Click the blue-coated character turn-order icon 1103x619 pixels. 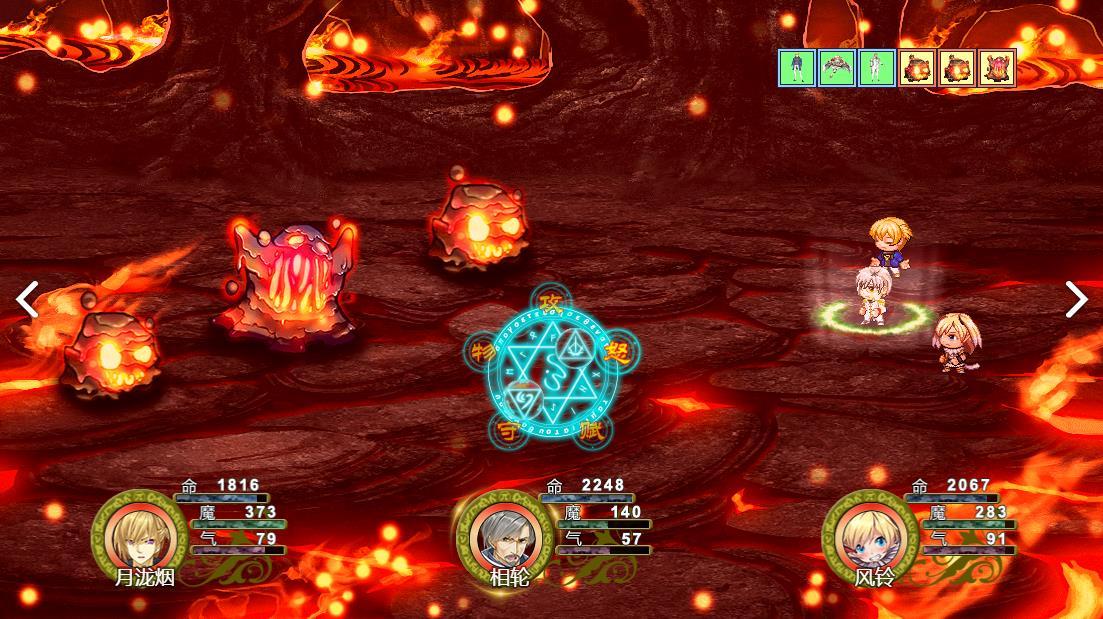pyautogui.click(x=797, y=68)
